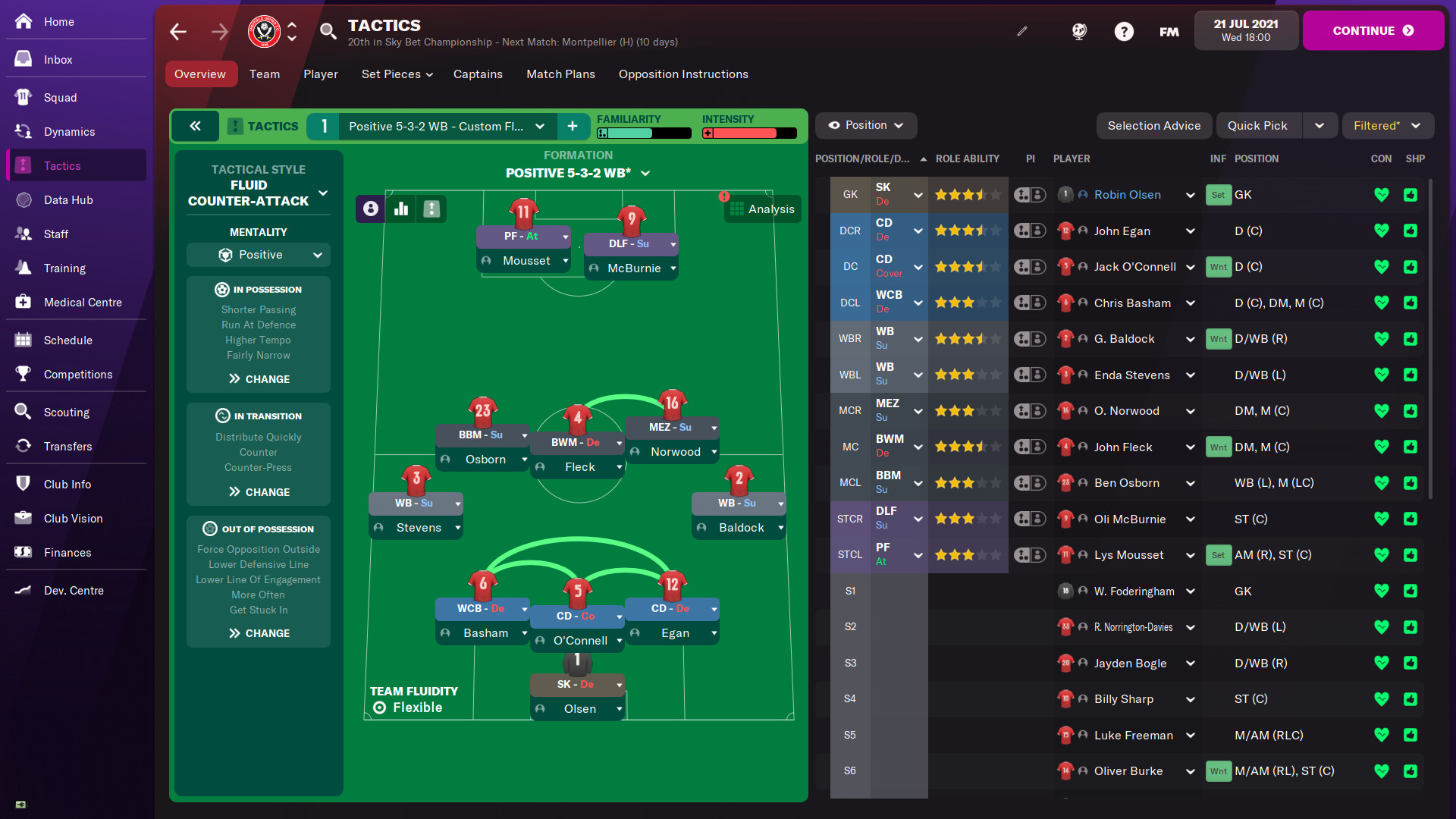The image size is (1456, 819).
Task: Toggle John Fleck's sharpness indicator
Action: pos(1411,447)
